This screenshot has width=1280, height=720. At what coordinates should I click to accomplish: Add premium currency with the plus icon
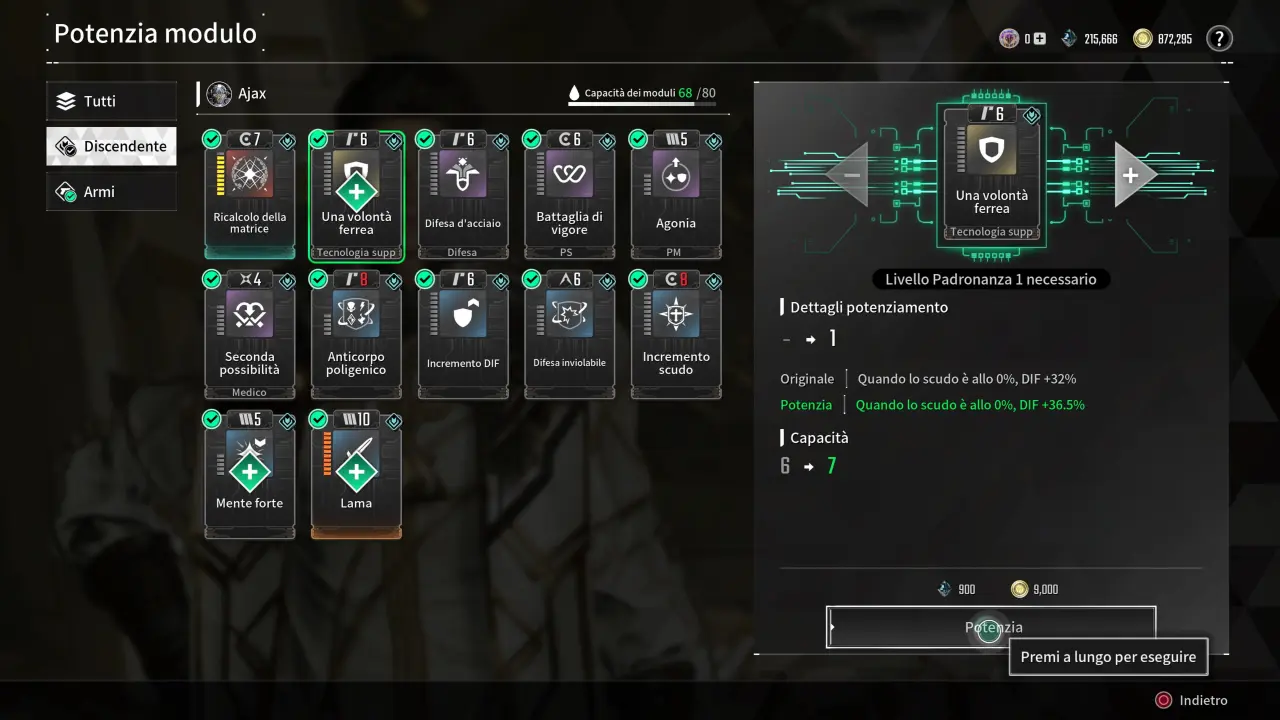[x=1040, y=39]
